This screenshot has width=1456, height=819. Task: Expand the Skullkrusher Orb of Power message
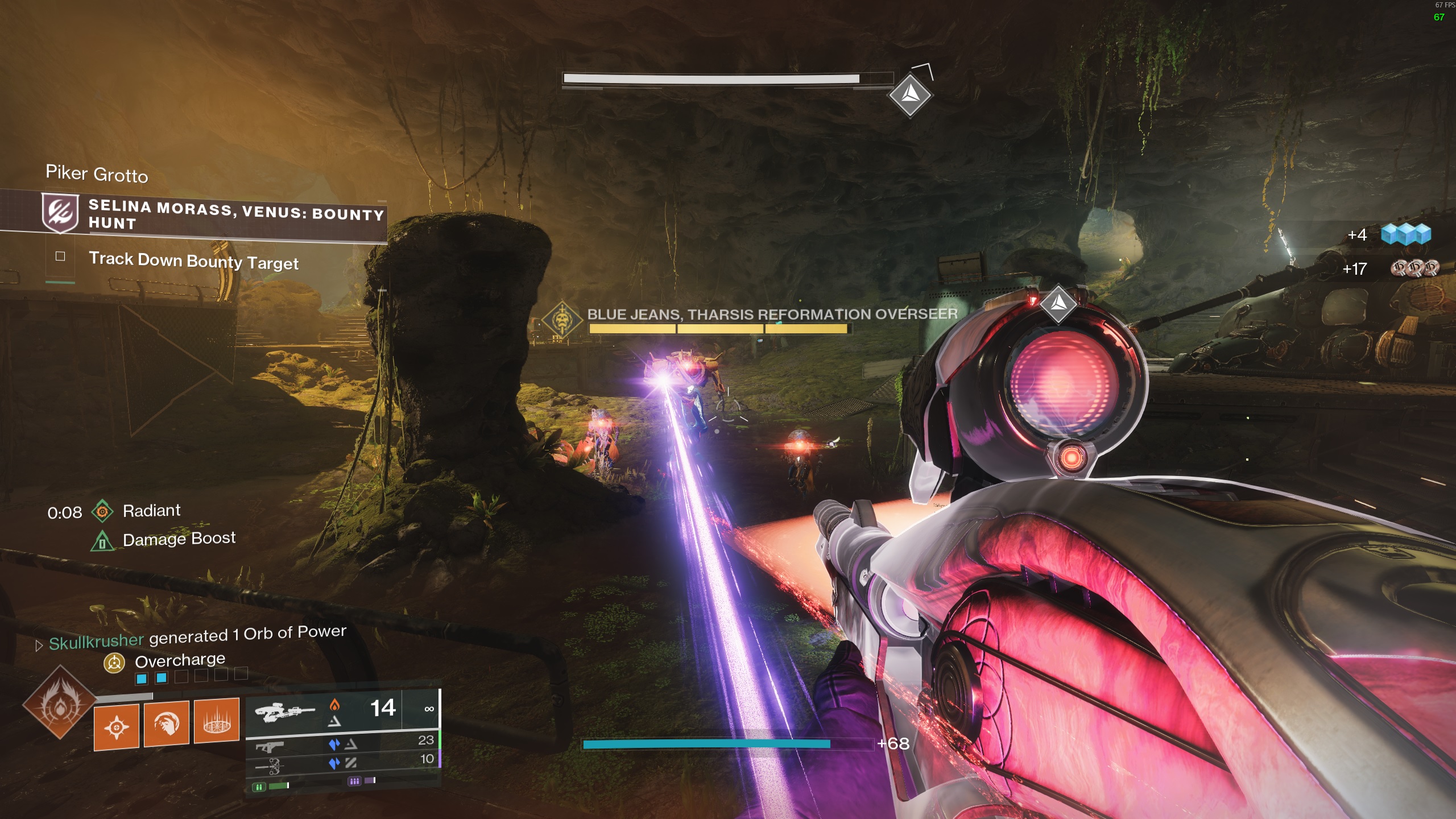coord(39,646)
